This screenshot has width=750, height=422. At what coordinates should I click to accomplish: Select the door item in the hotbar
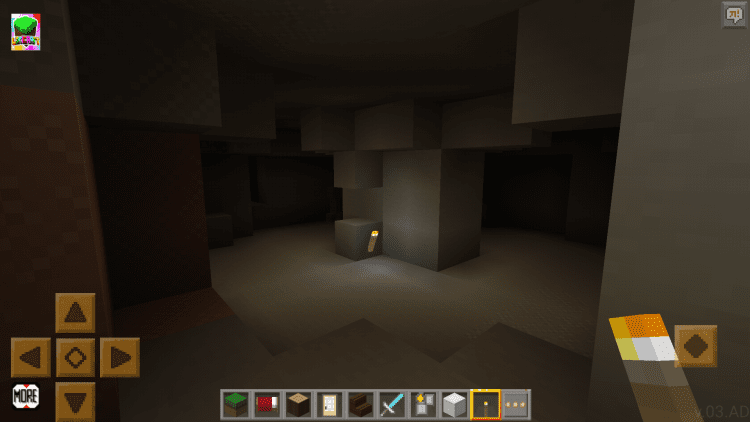click(329, 404)
